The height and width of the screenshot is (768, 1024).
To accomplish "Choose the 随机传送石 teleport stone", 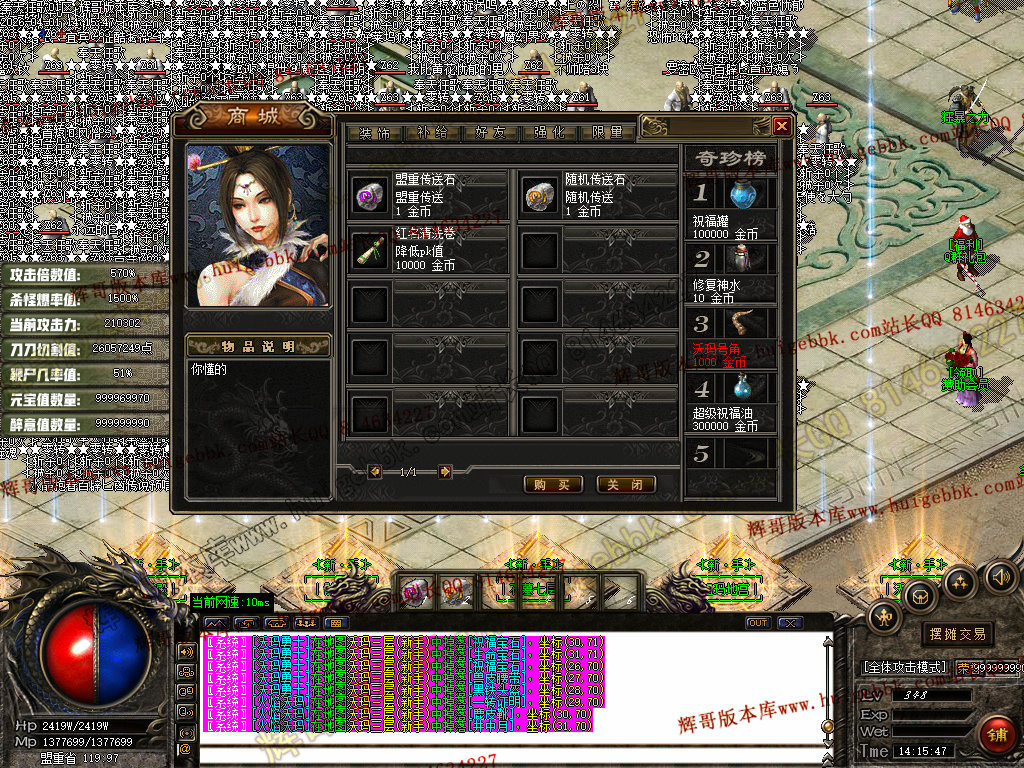I will tap(540, 196).
